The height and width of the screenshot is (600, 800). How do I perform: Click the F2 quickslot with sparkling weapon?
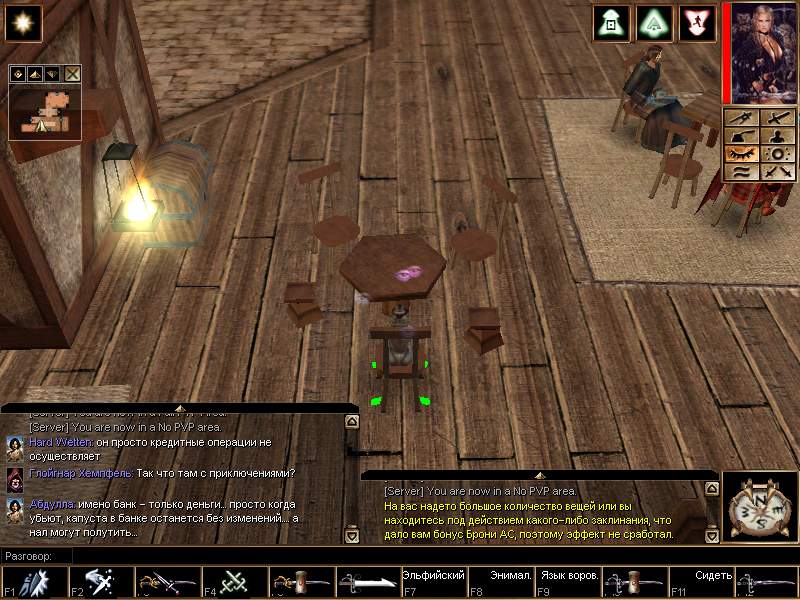(x=99, y=581)
